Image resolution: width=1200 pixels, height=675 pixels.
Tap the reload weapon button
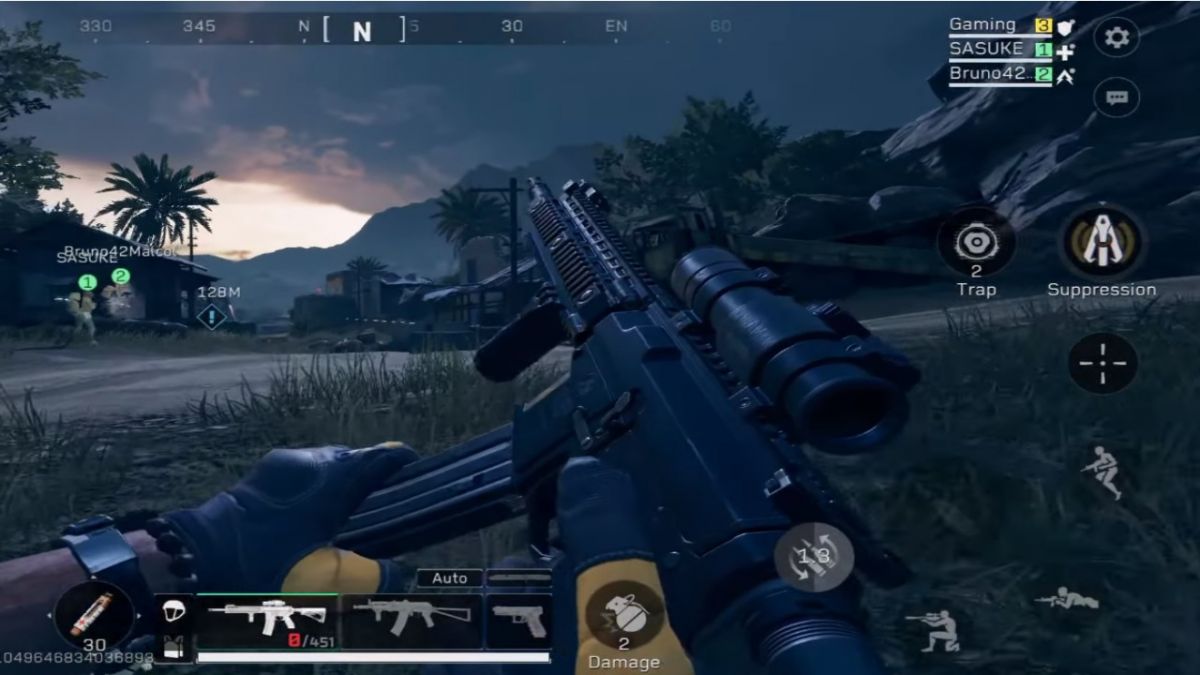[814, 556]
